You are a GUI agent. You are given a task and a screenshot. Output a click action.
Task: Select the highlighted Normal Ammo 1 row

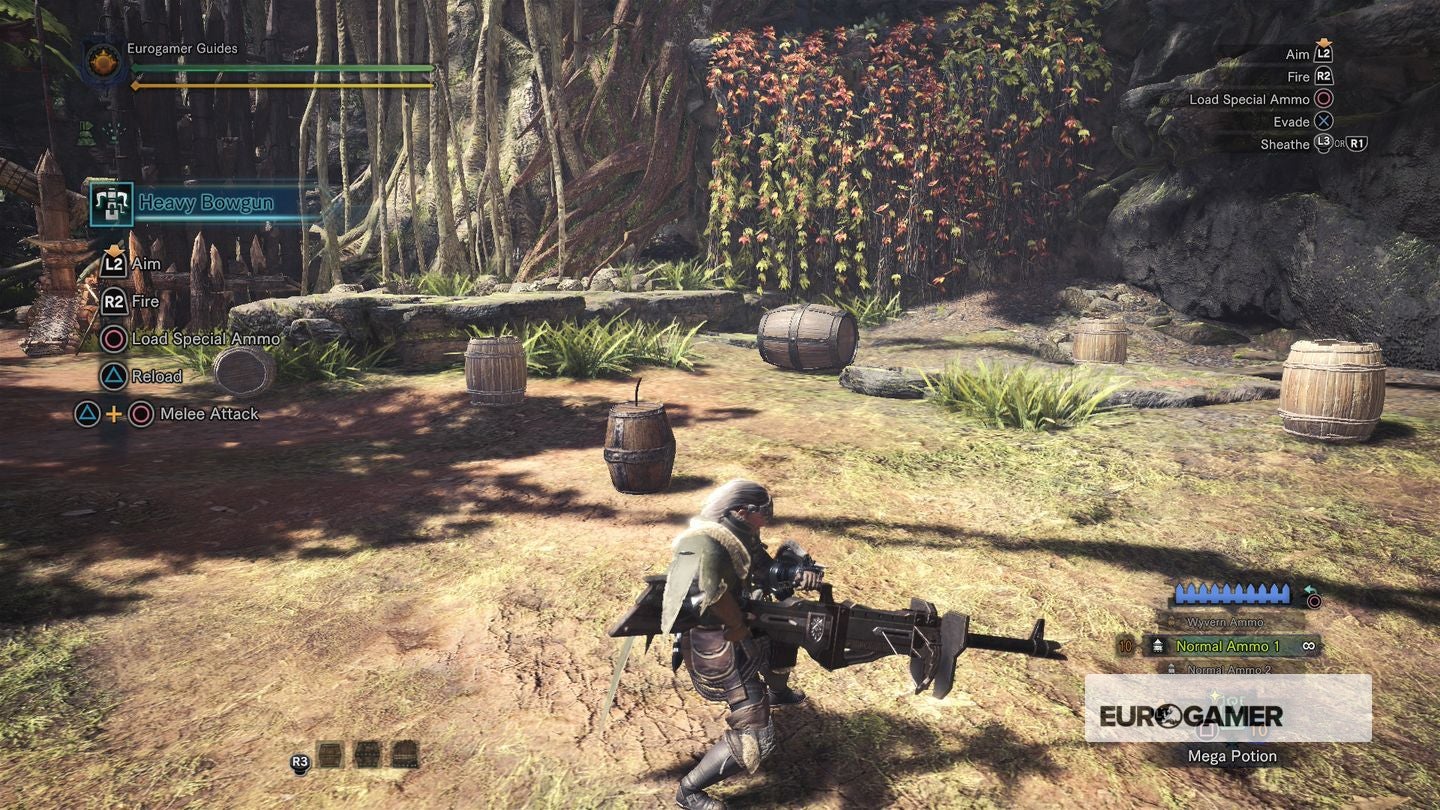coord(1229,645)
